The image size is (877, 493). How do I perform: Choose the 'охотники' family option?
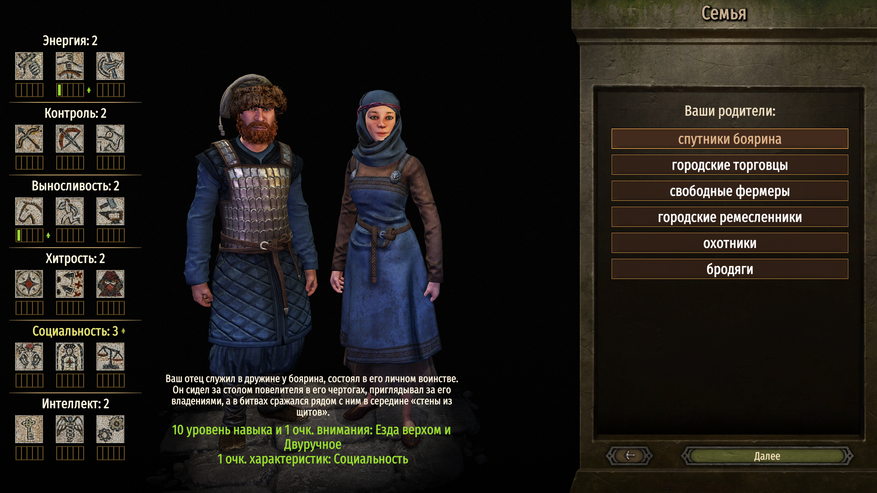point(729,243)
